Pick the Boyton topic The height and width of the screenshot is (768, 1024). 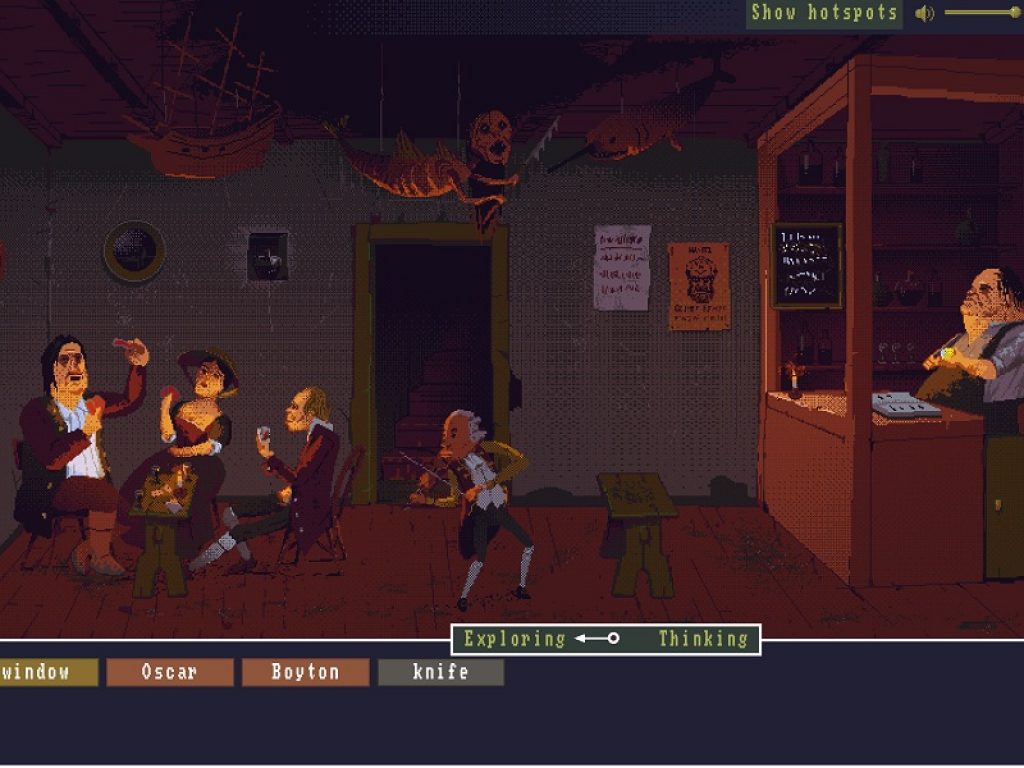(x=305, y=672)
